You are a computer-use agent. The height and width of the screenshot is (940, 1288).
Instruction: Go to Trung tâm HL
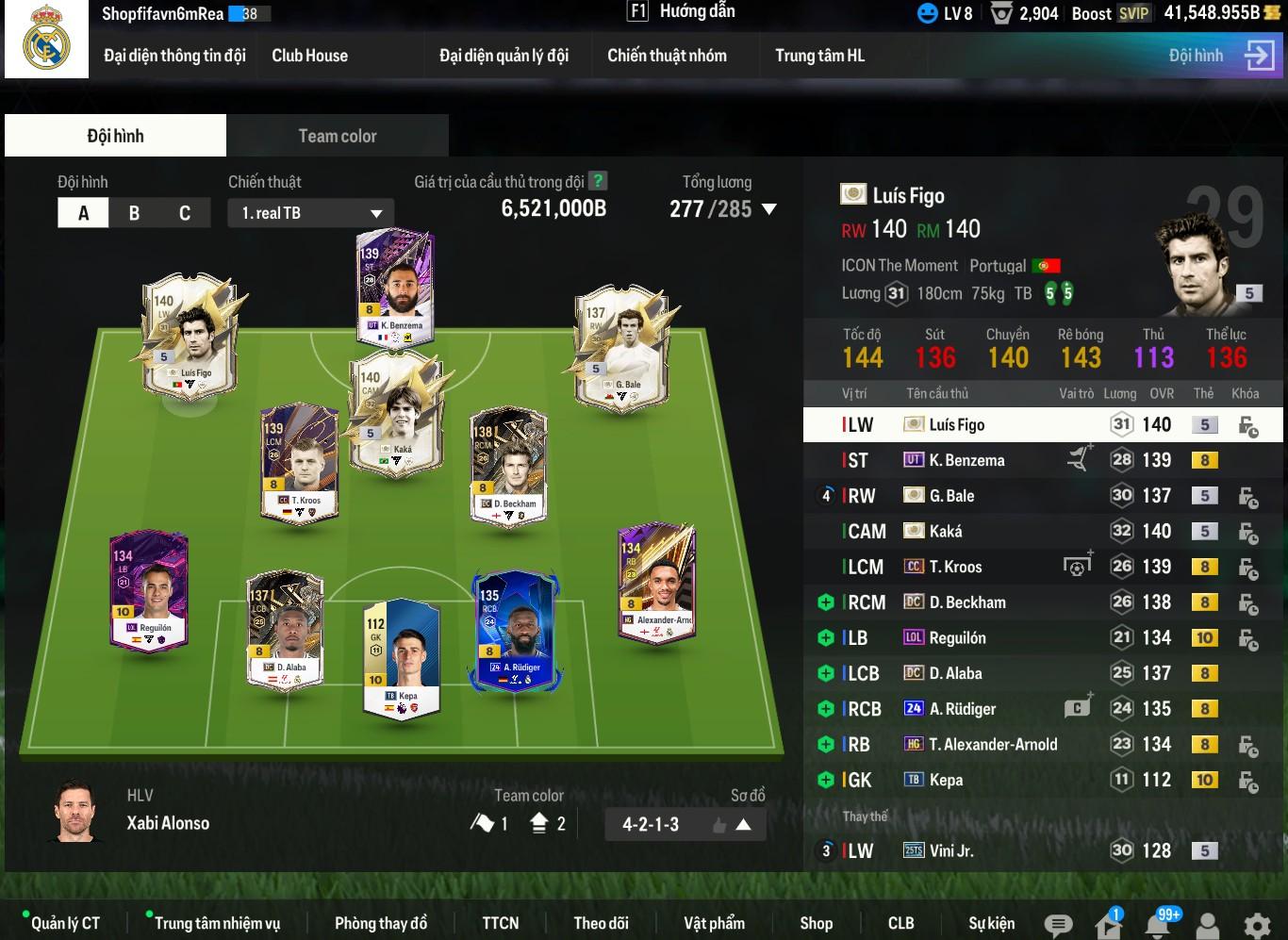818,56
